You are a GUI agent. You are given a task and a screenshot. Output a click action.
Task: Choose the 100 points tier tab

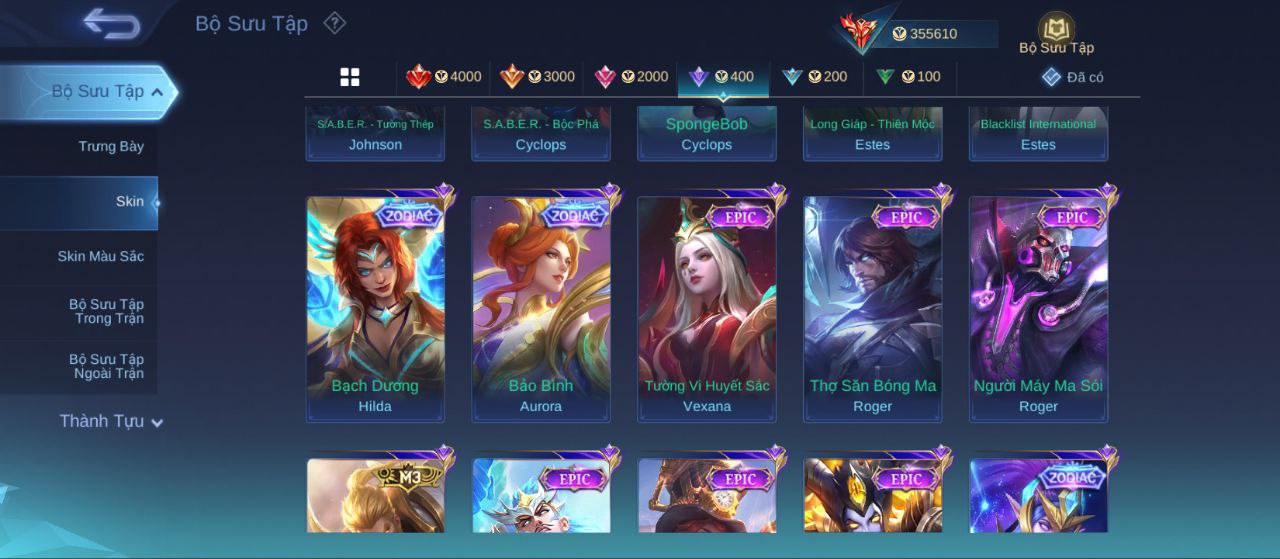908,77
